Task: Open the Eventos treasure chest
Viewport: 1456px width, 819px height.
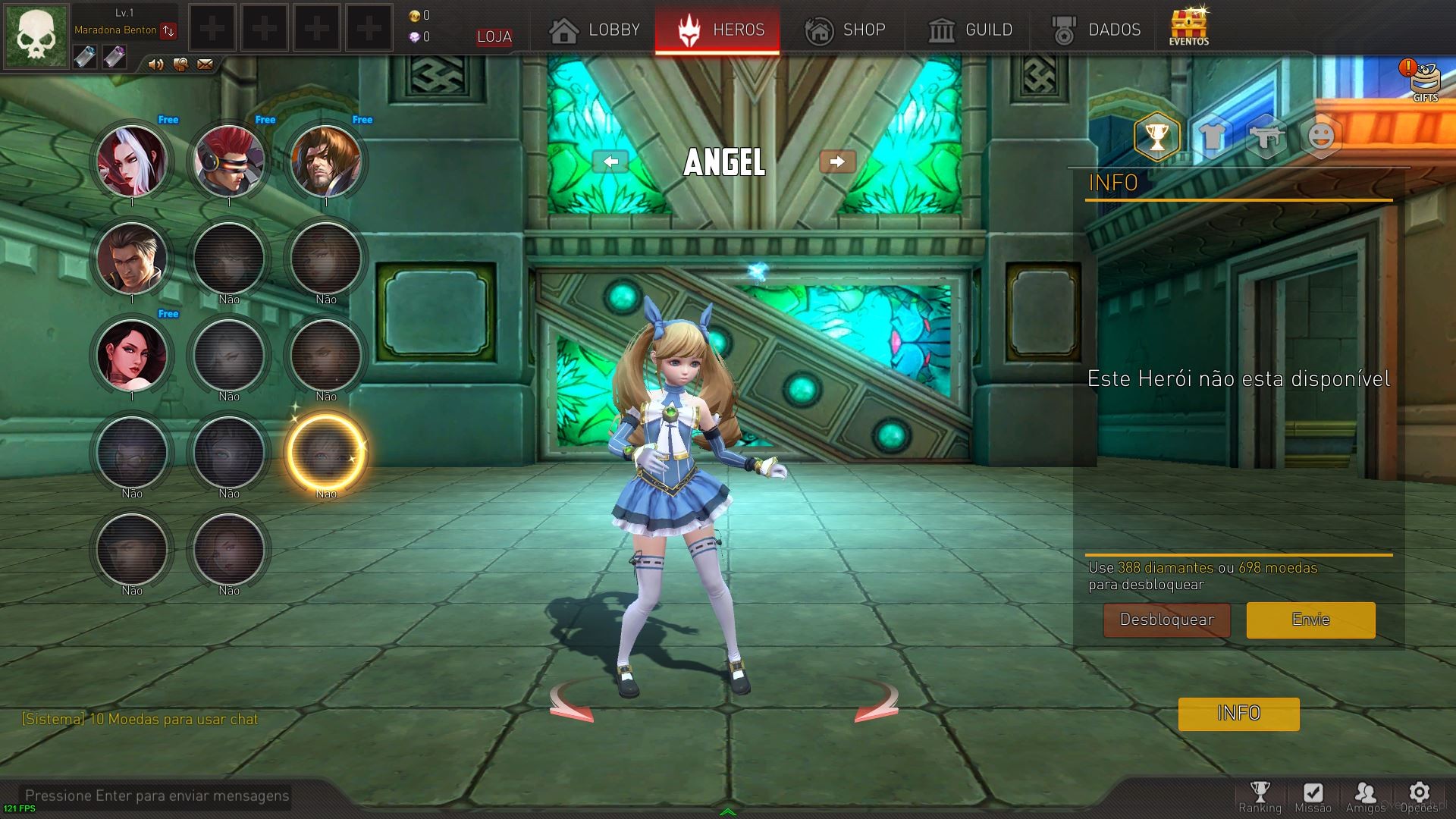Action: tap(1188, 27)
